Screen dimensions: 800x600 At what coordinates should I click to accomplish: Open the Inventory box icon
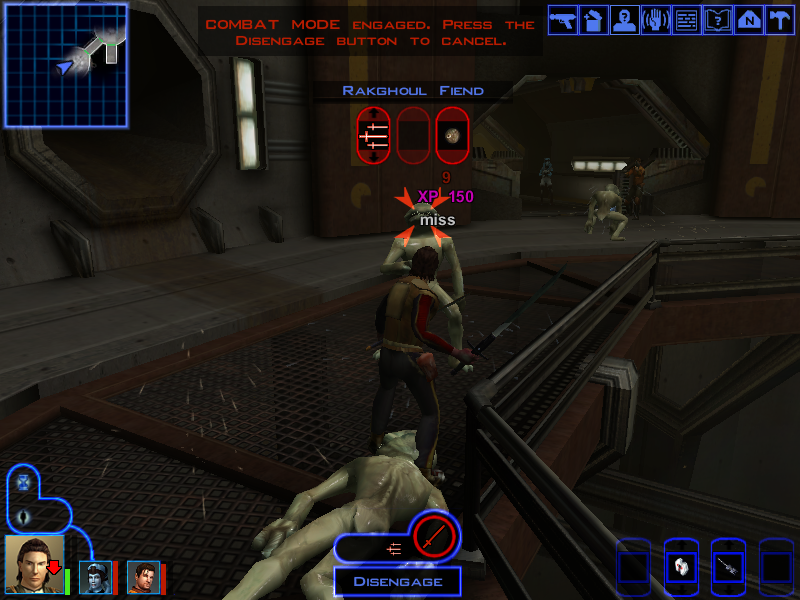click(x=594, y=20)
